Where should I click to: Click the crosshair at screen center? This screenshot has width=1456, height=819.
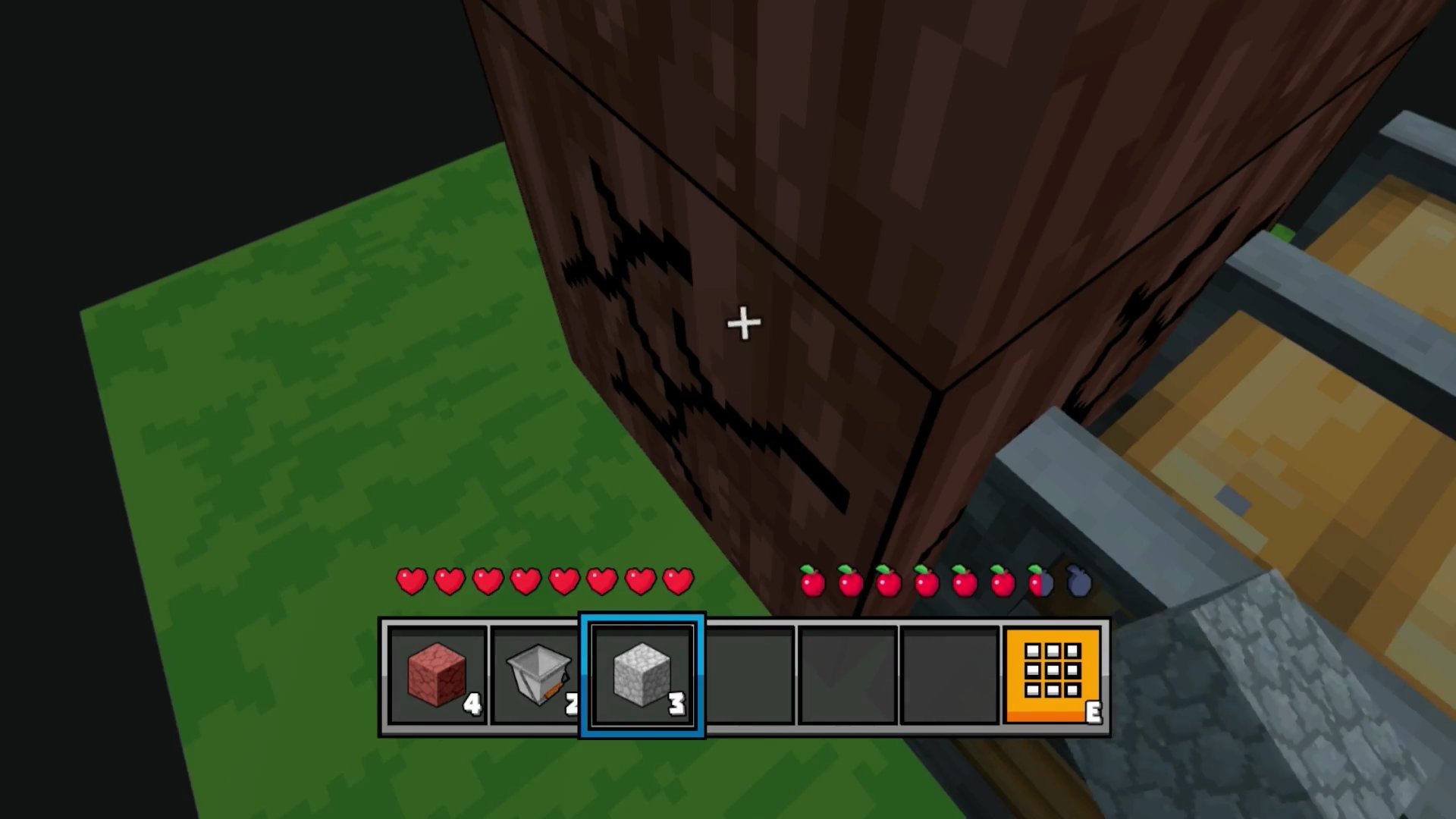743,324
